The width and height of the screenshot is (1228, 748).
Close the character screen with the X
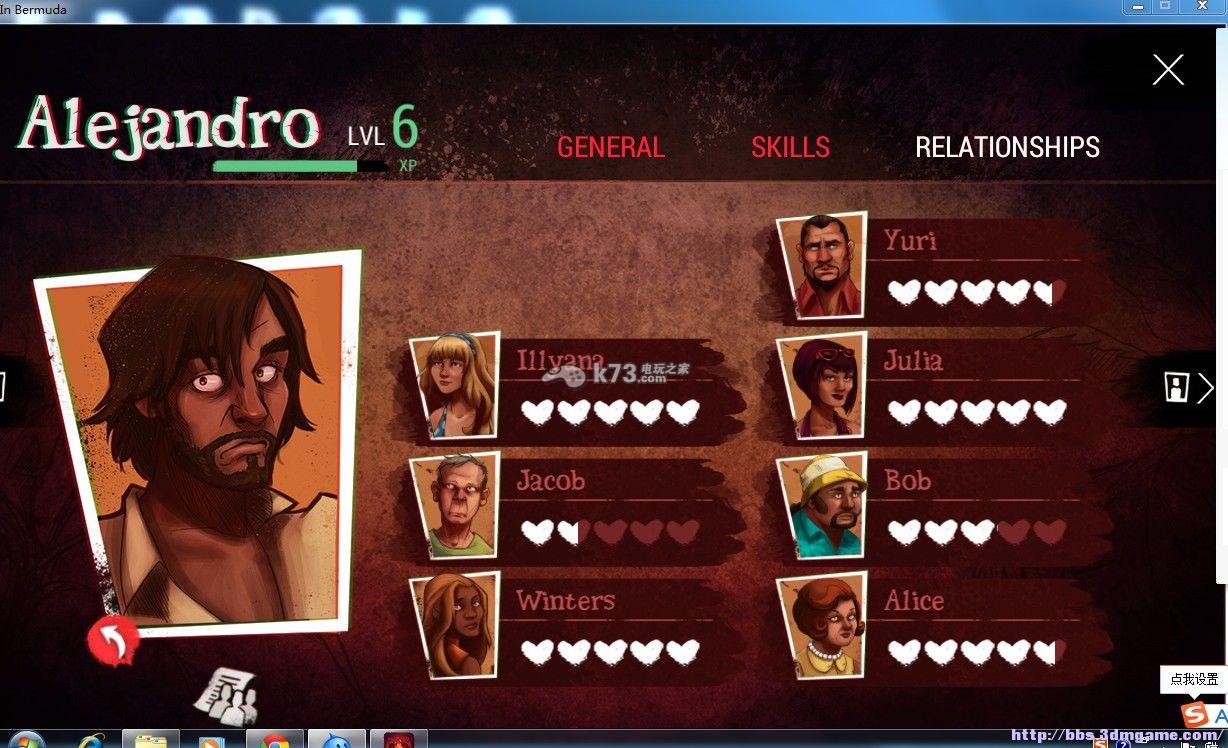tap(1167, 70)
